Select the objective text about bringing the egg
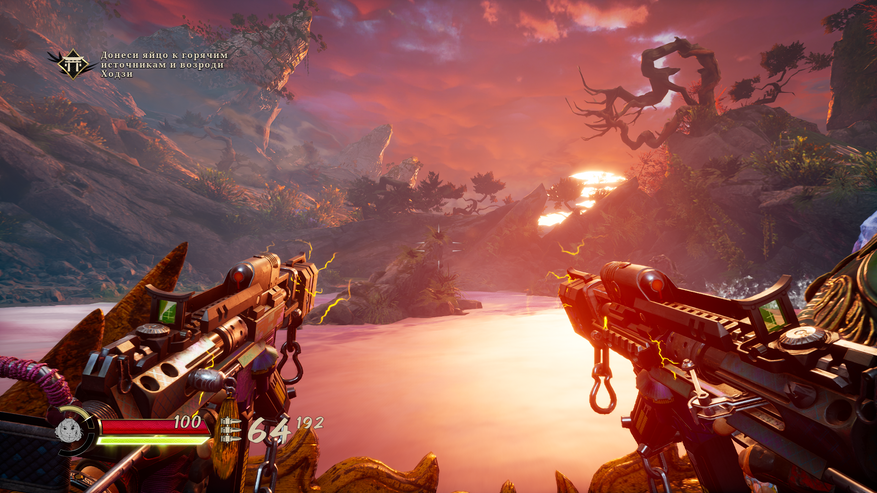Viewport: 877px width, 493px height. (163, 64)
